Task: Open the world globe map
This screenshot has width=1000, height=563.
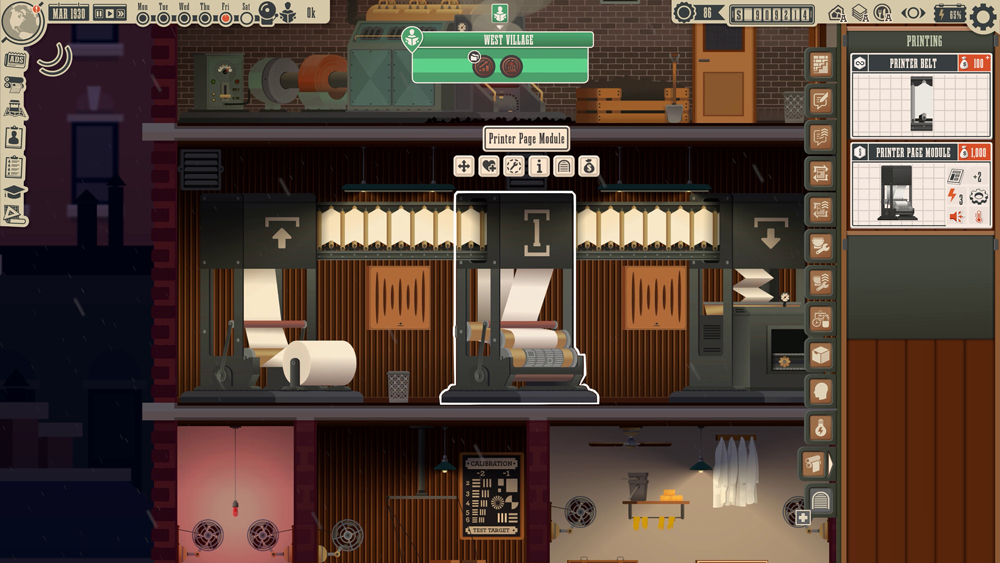Action: (20, 22)
